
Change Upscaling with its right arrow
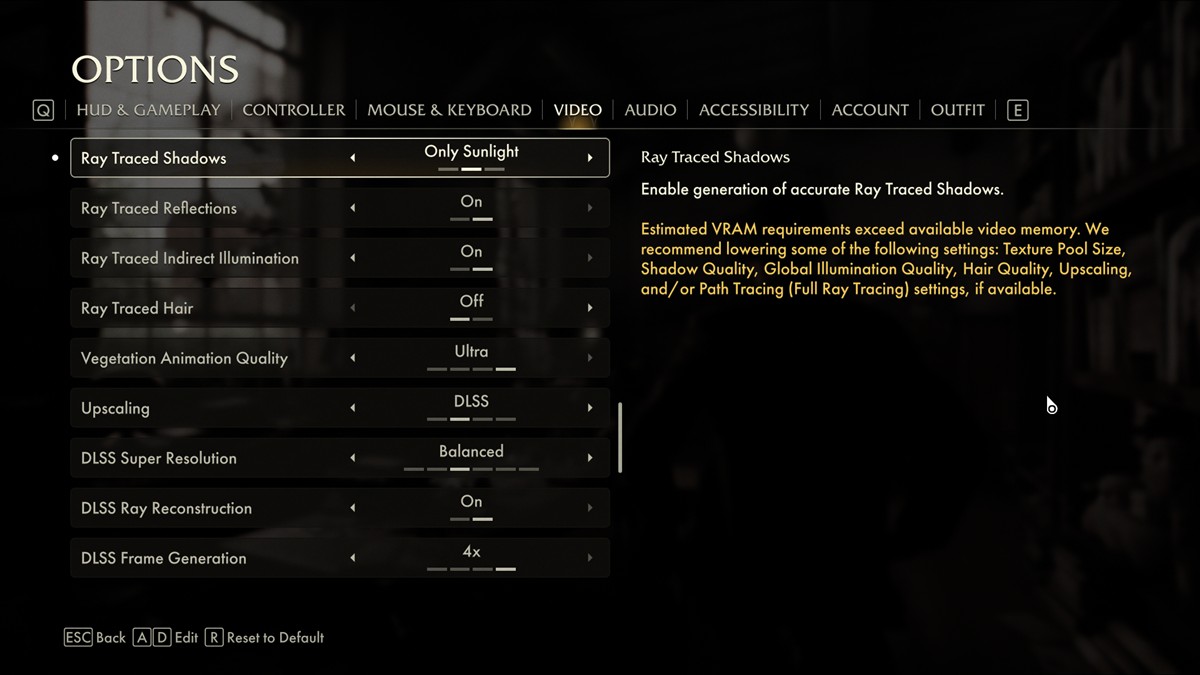click(590, 408)
